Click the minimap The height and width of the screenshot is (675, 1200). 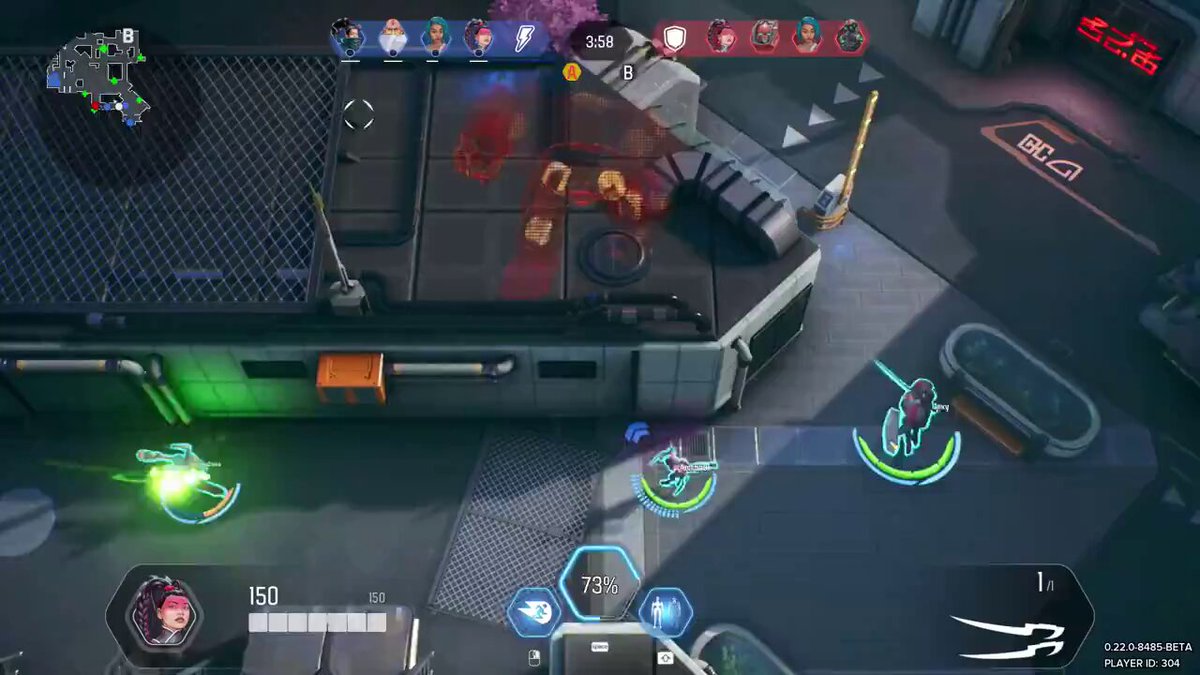click(x=97, y=78)
